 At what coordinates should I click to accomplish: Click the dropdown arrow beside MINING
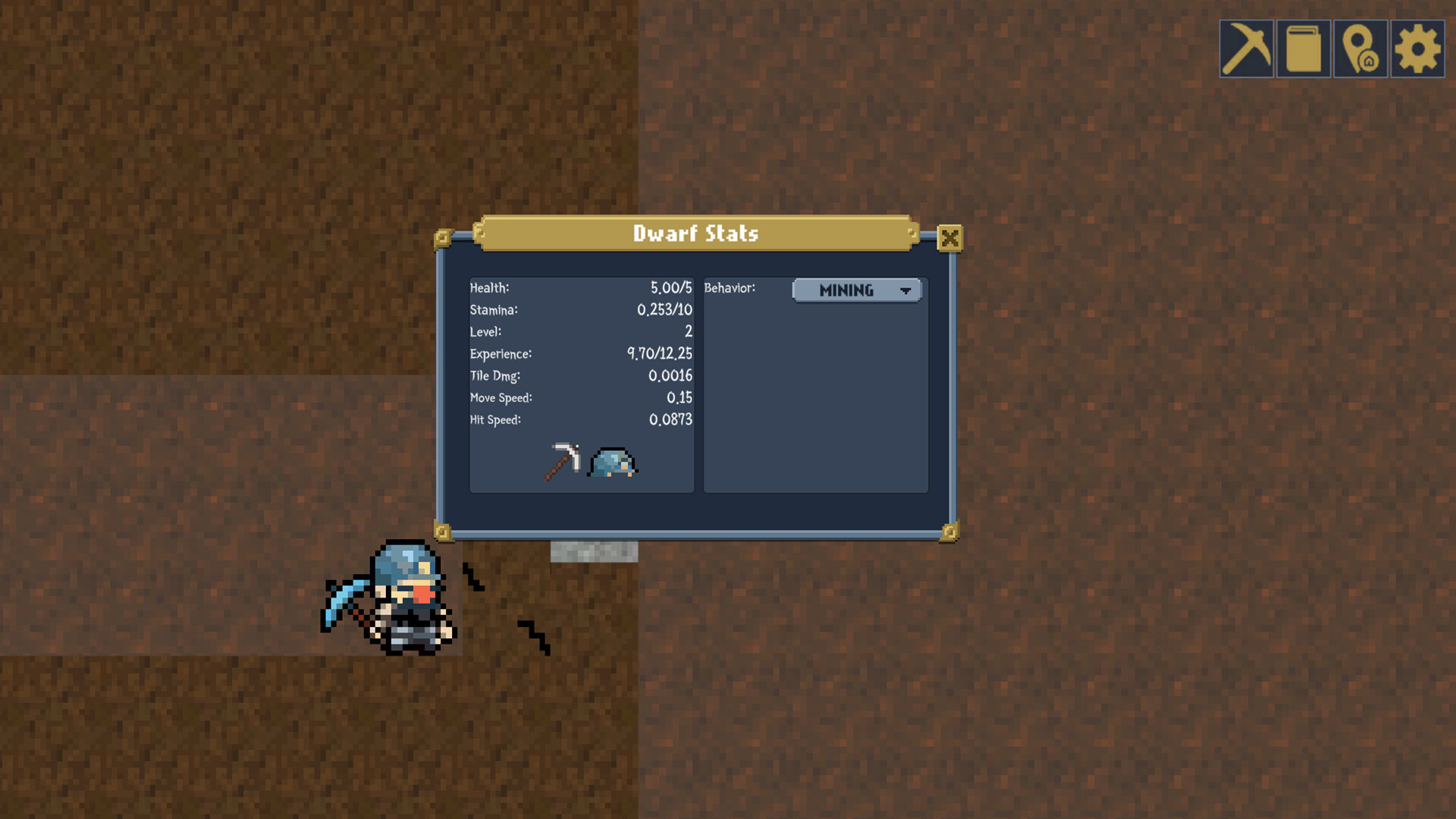tap(907, 290)
